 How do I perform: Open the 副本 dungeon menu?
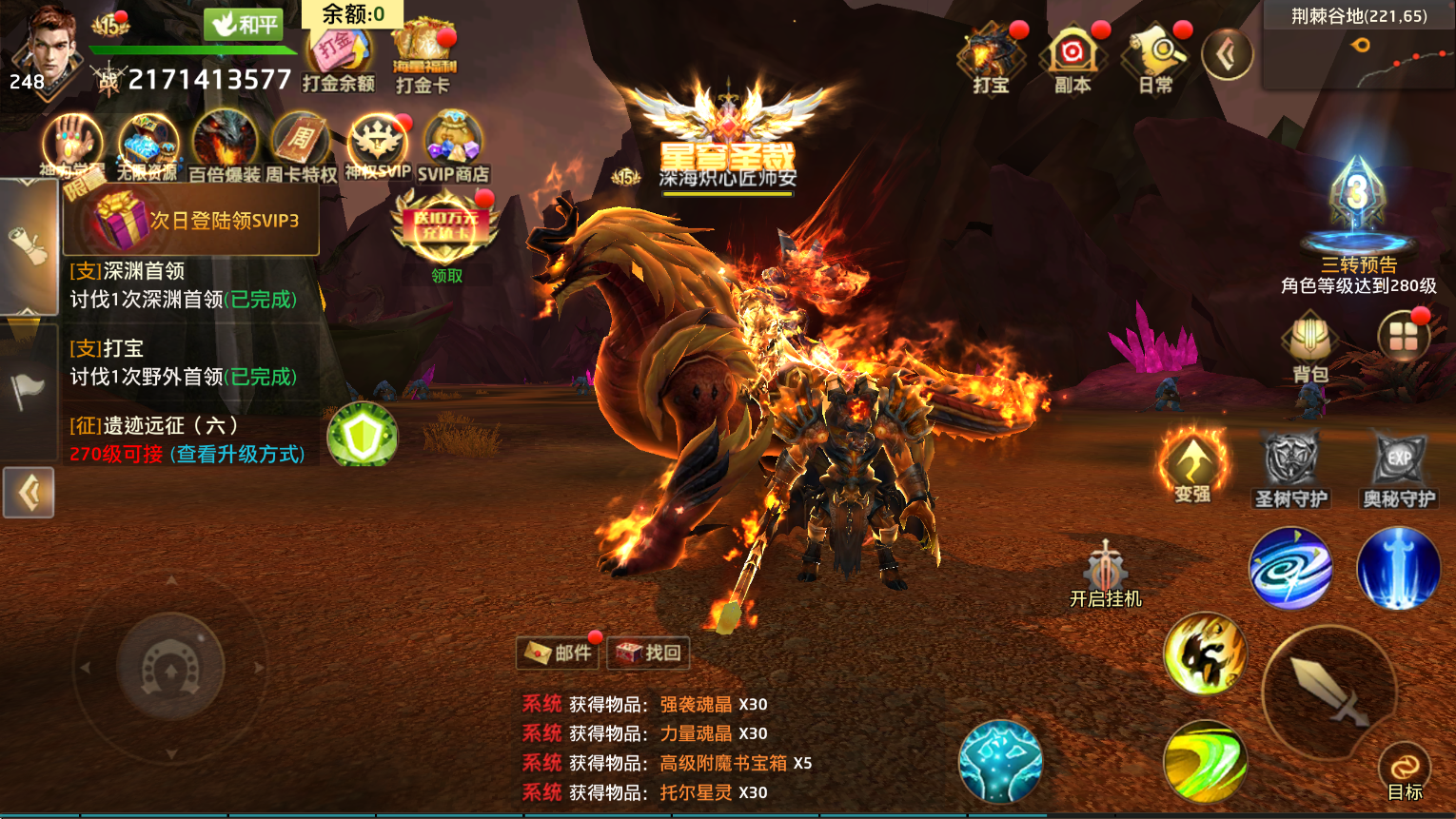coord(1072,59)
